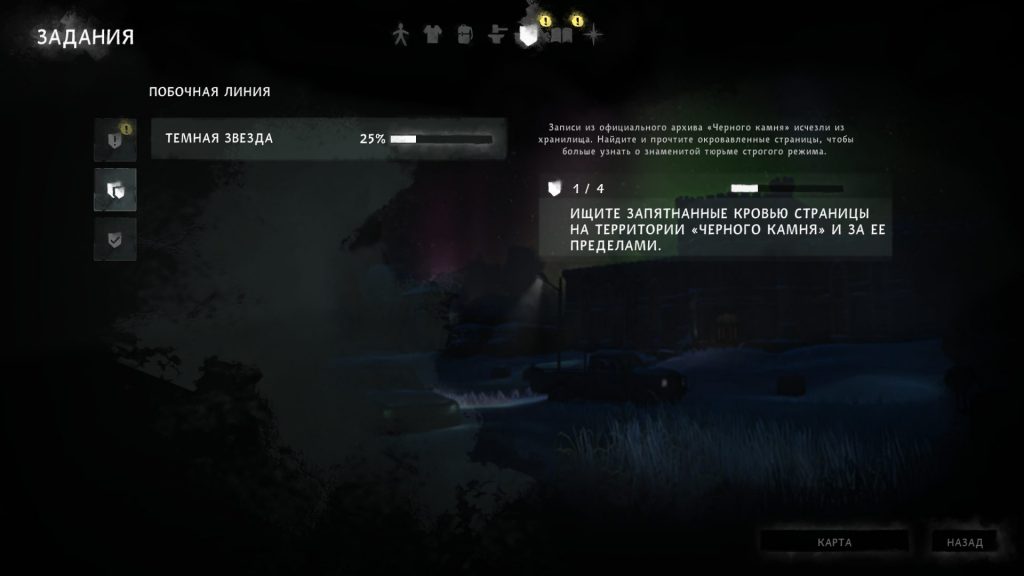
Task: Open the backpack inventory tab
Action: tap(464, 35)
